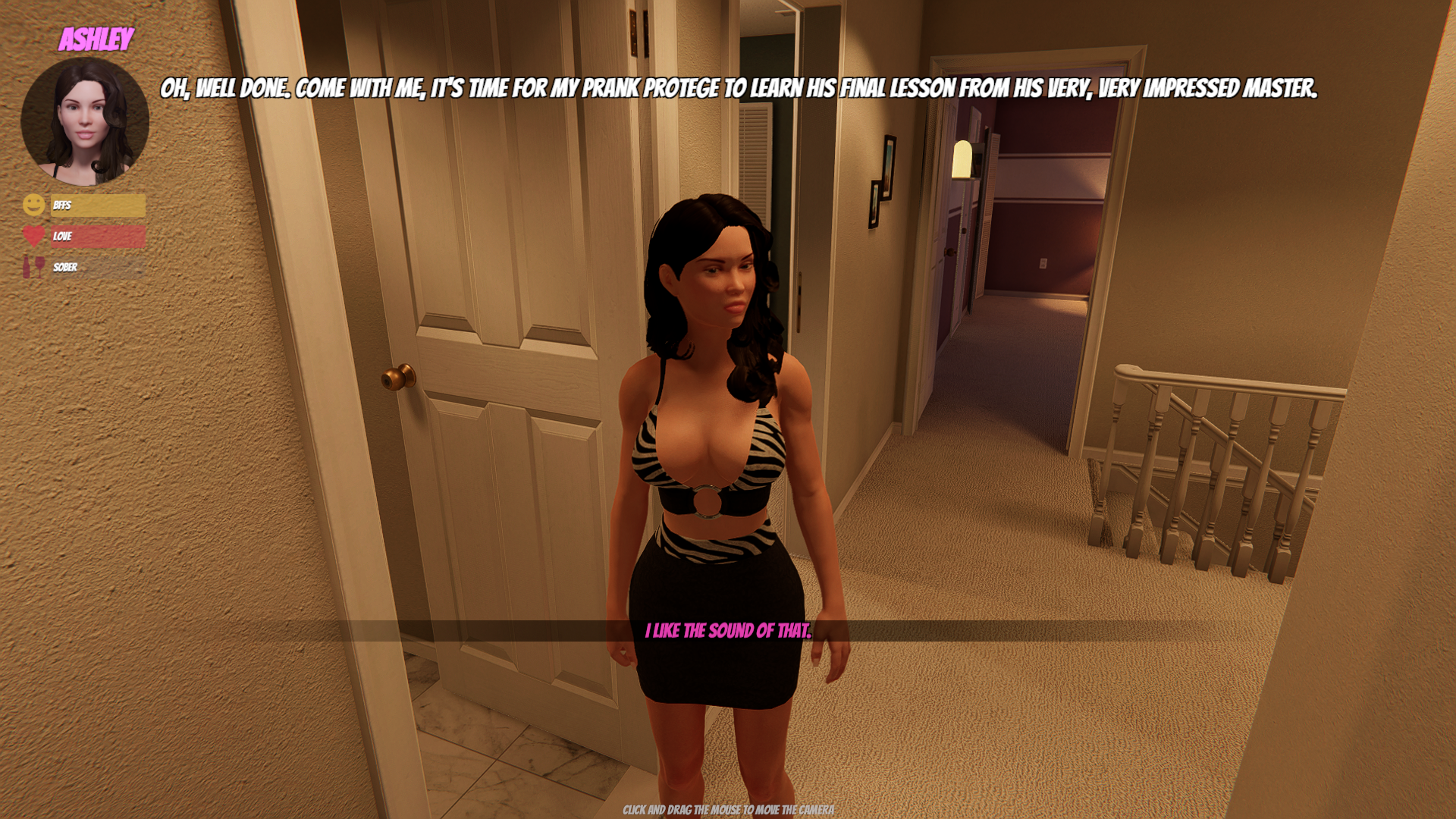The width and height of the screenshot is (1456, 819).
Task: Click the heart next to the LOVE bar
Action: (x=33, y=236)
